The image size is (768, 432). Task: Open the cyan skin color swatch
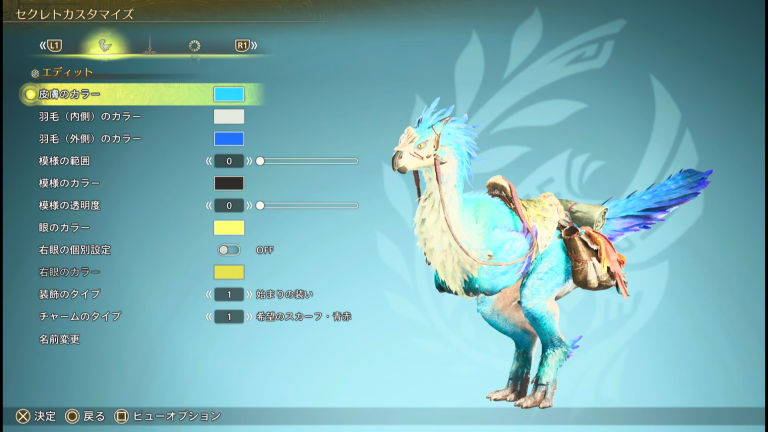pos(228,94)
